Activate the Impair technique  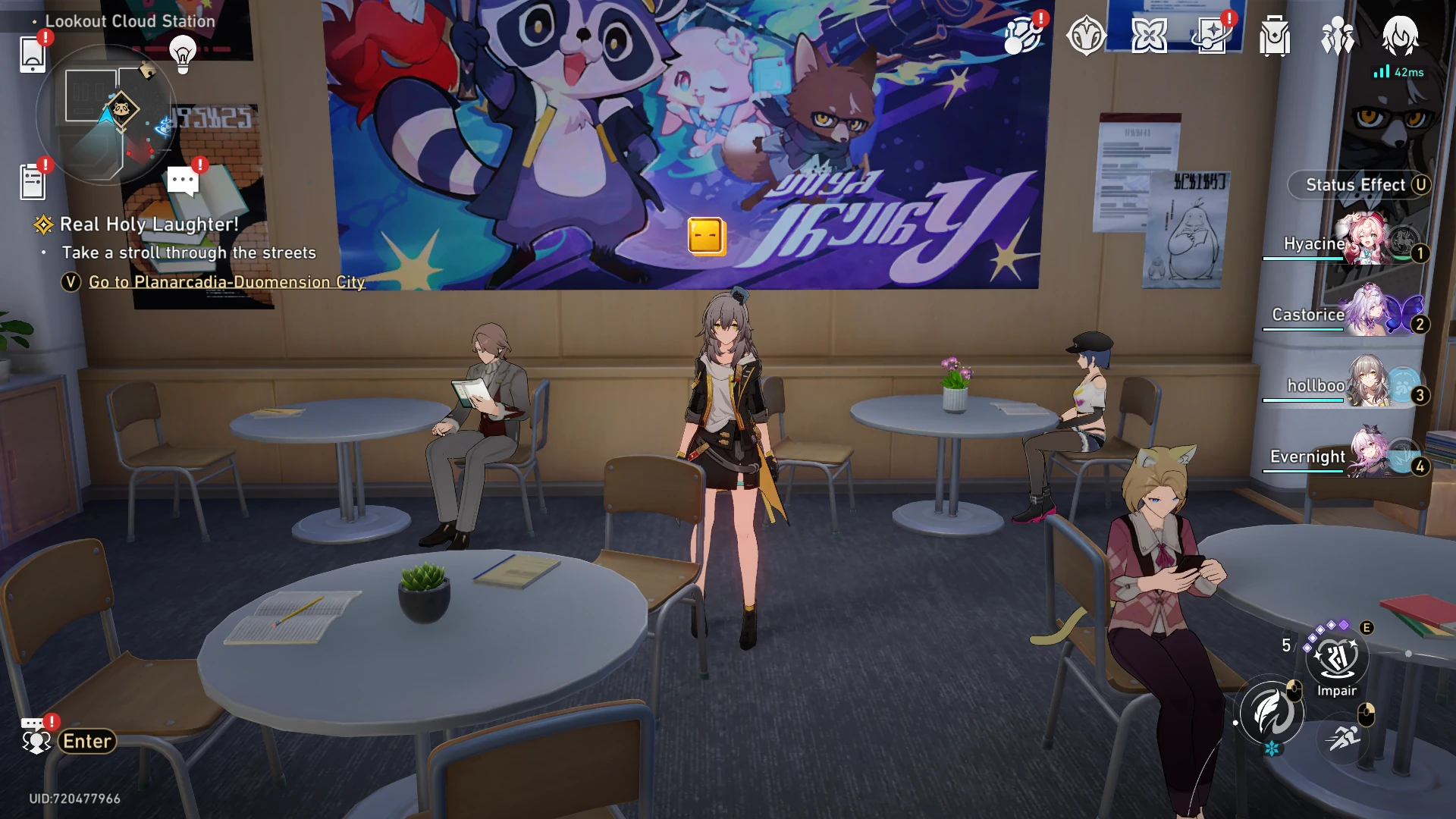[1337, 658]
